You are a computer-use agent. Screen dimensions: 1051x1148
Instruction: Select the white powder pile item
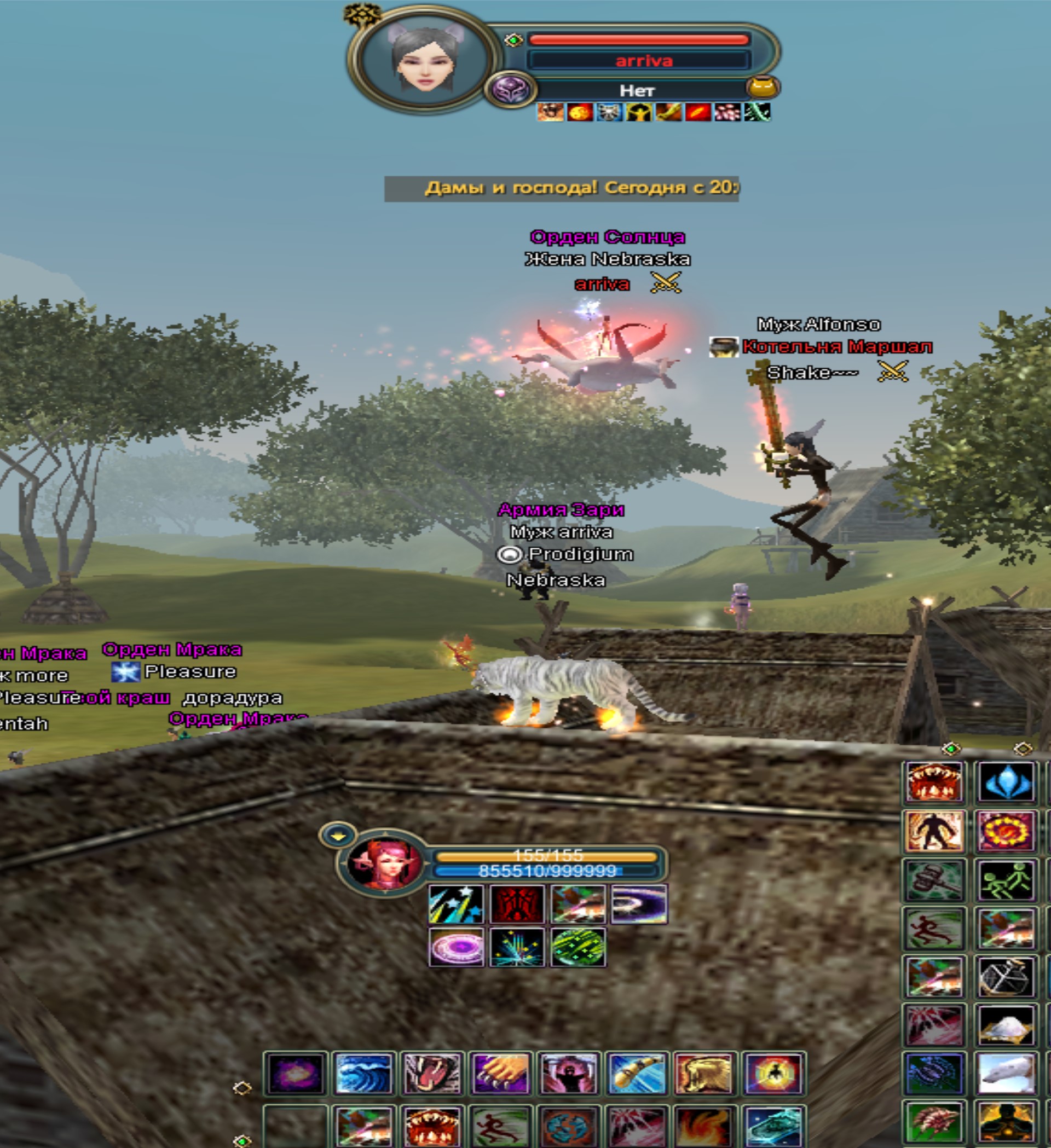(1006, 1025)
